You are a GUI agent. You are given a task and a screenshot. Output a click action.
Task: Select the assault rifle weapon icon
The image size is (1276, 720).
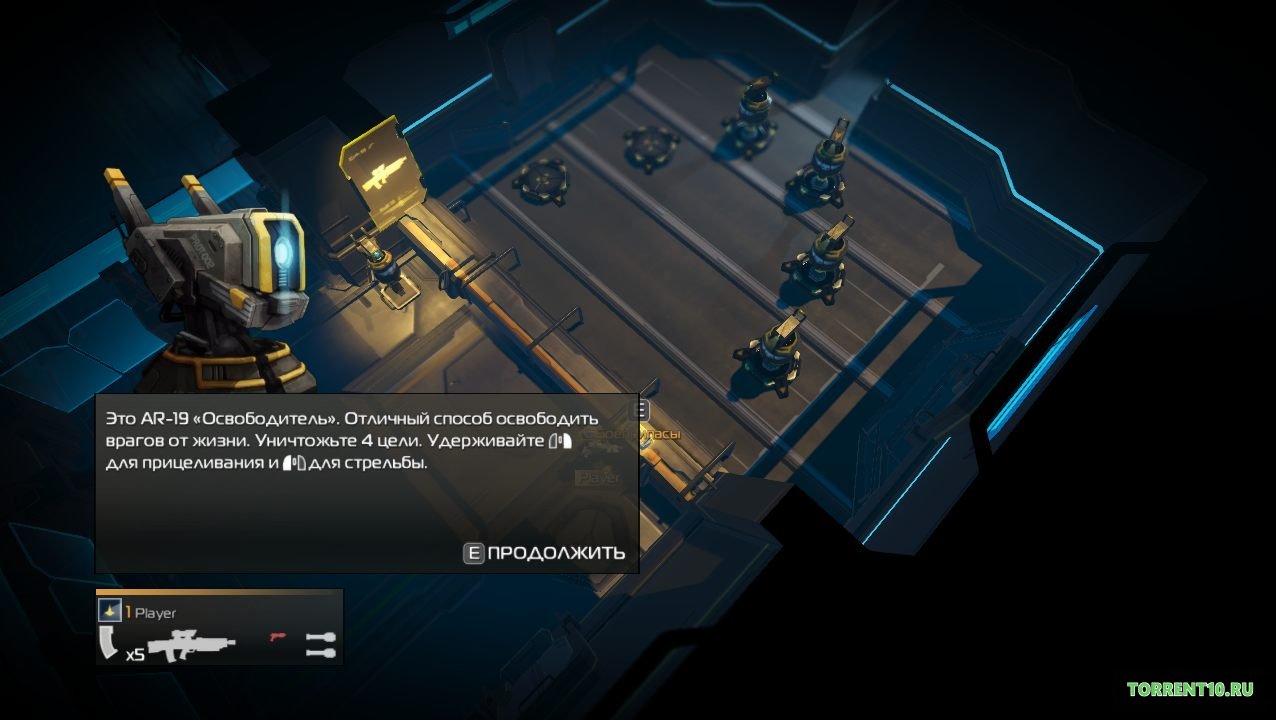[191, 644]
